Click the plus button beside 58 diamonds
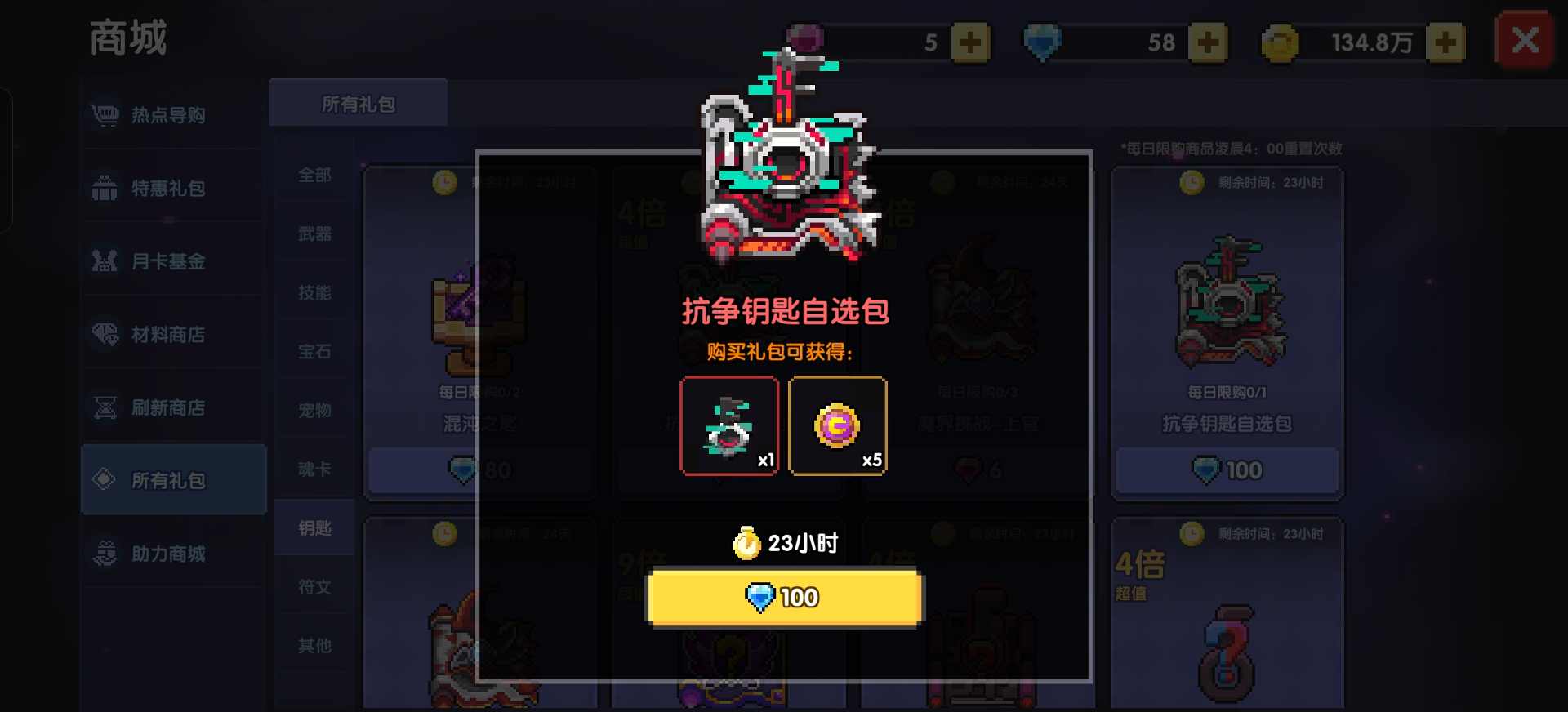 (x=1210, y=42)
